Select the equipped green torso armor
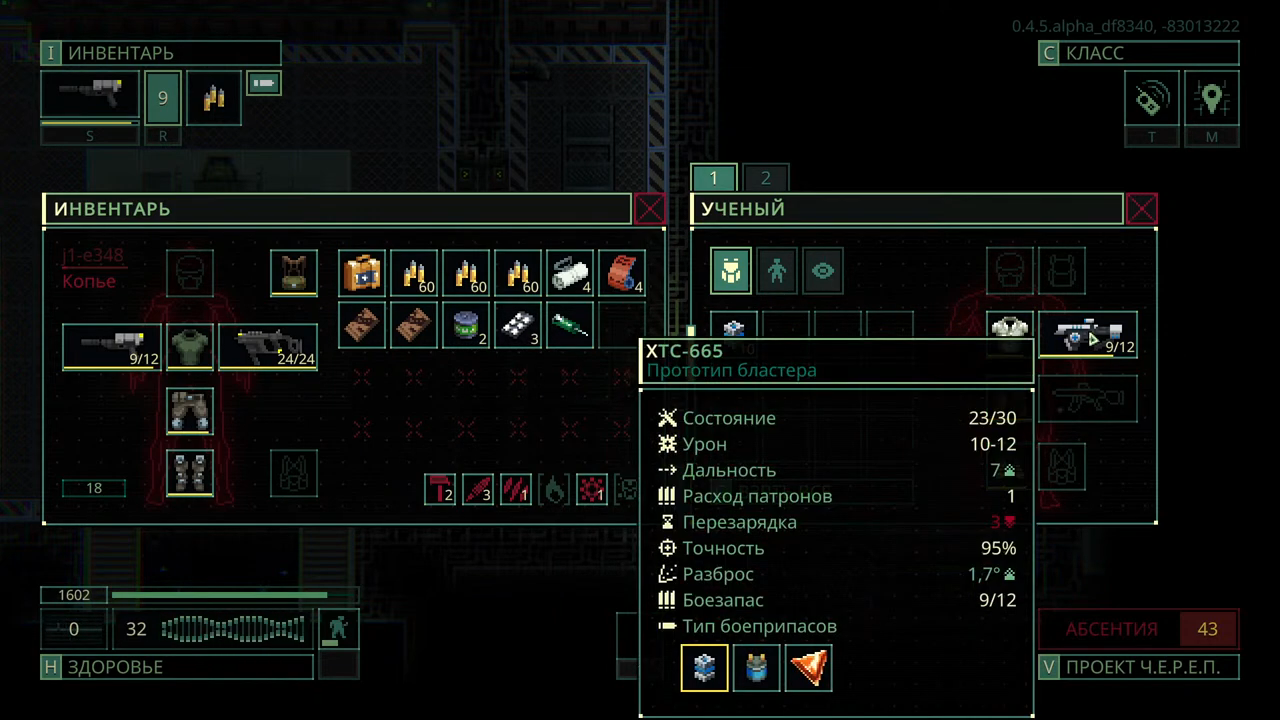This screenshot has width=1280, height=720. tap(189, 346)
